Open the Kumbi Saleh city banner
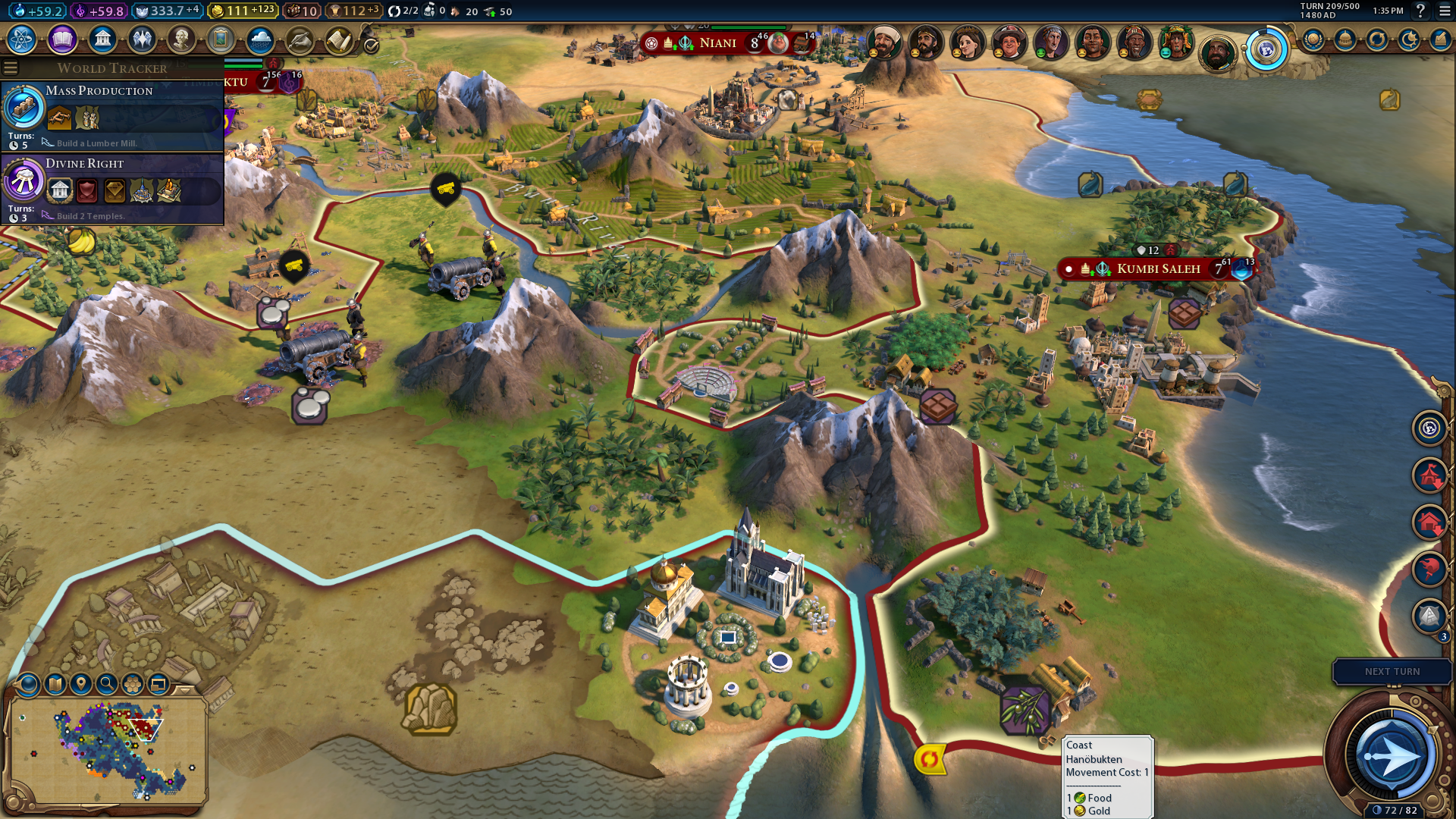 click(1157, 269)
